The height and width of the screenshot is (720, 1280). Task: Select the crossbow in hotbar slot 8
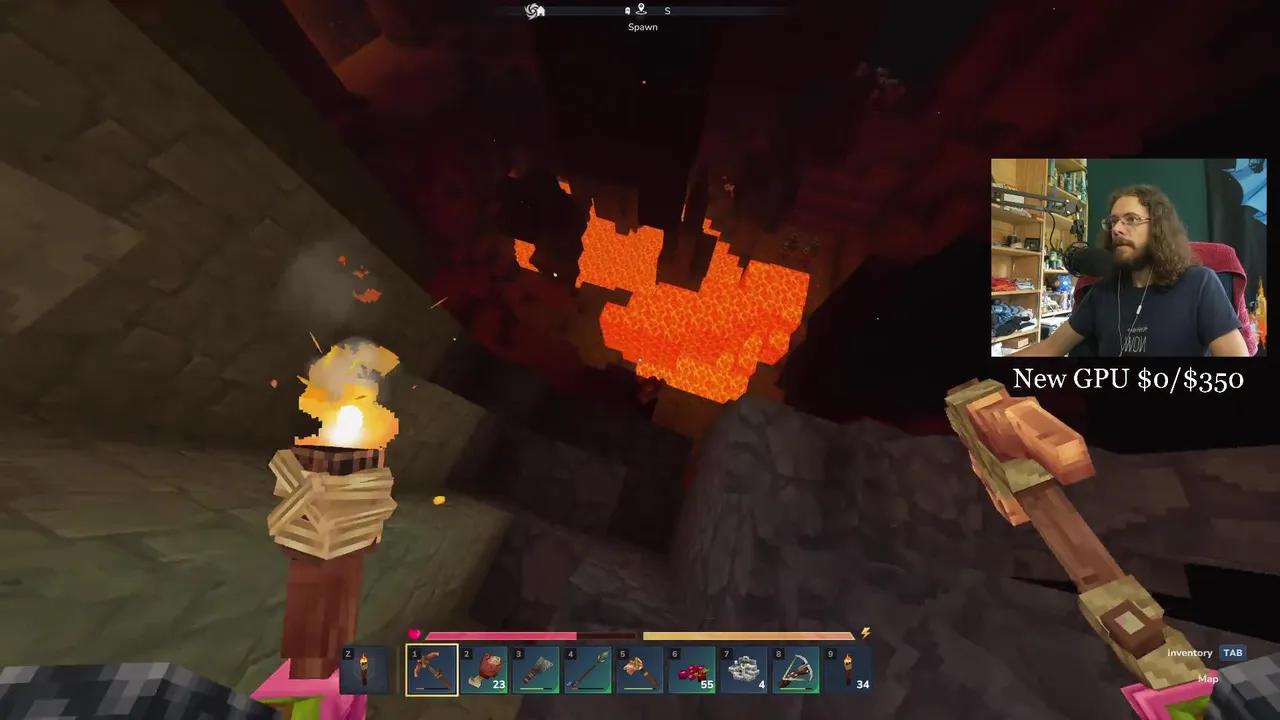[795, 669]
